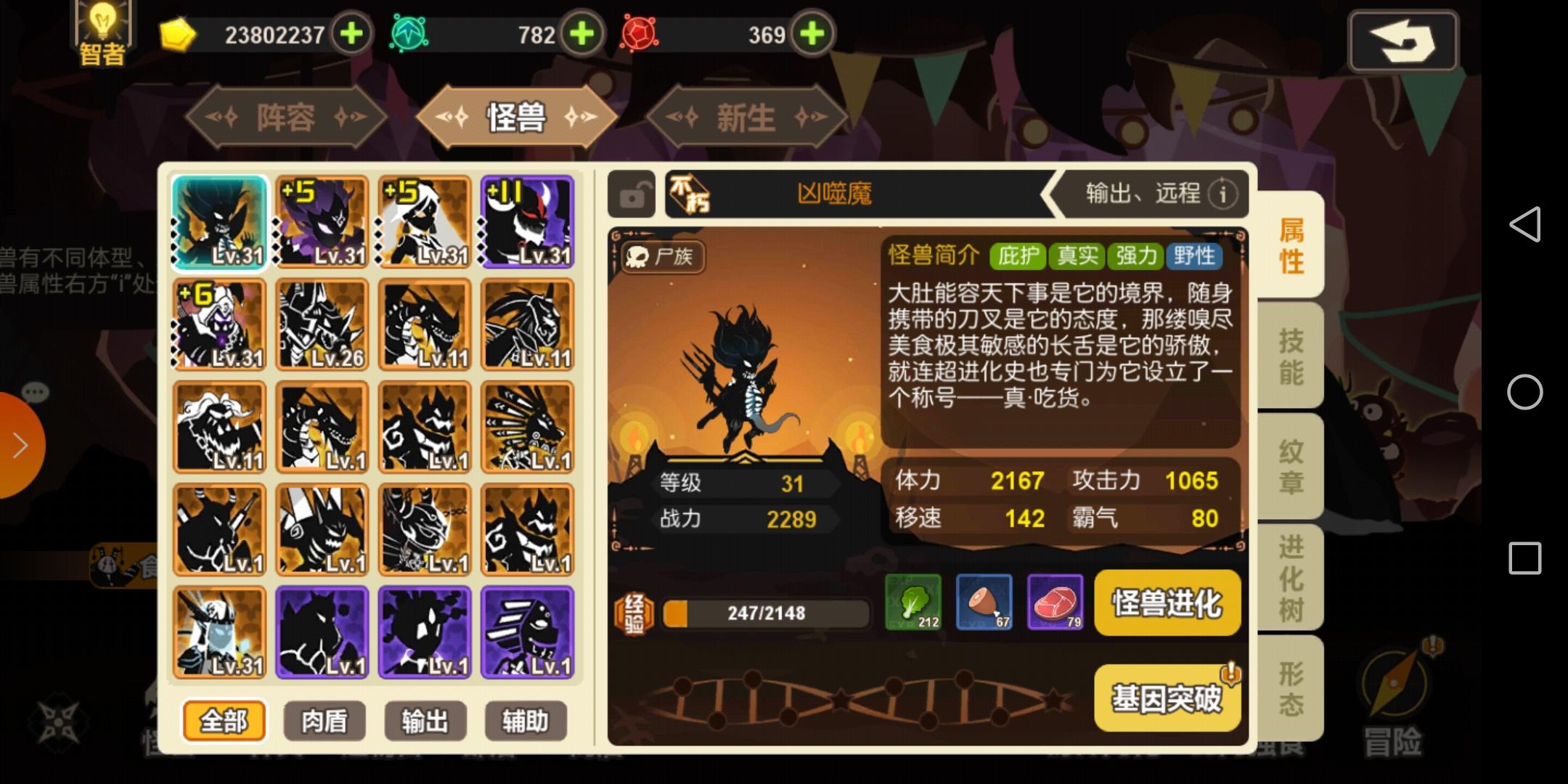Select the Lv.26 monster thumbnail

tap(322, 324)
